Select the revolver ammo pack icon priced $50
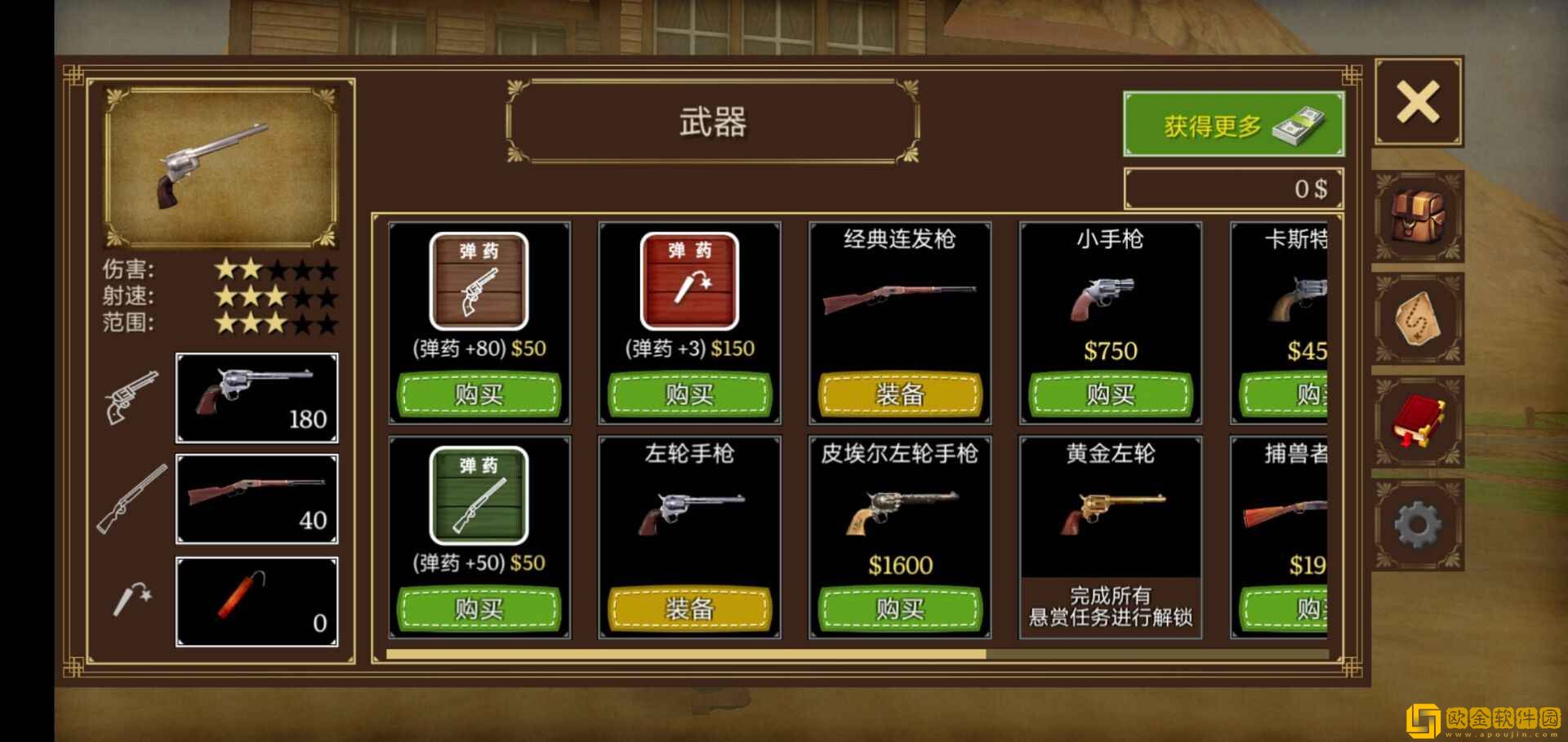Screen dimensions: 1568x742 [479, 282]
